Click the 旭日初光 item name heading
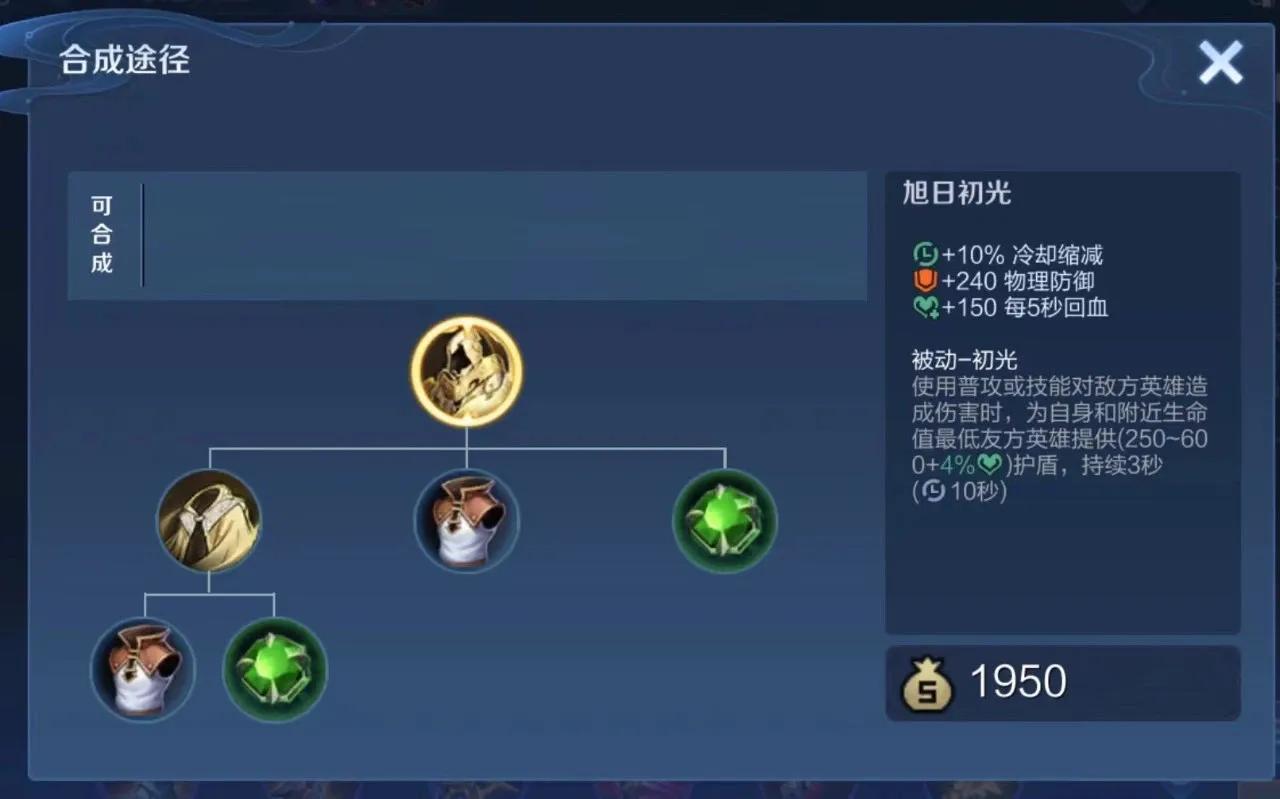The height and width of the screenshot is (799, 1280). [x=957, y=193]
